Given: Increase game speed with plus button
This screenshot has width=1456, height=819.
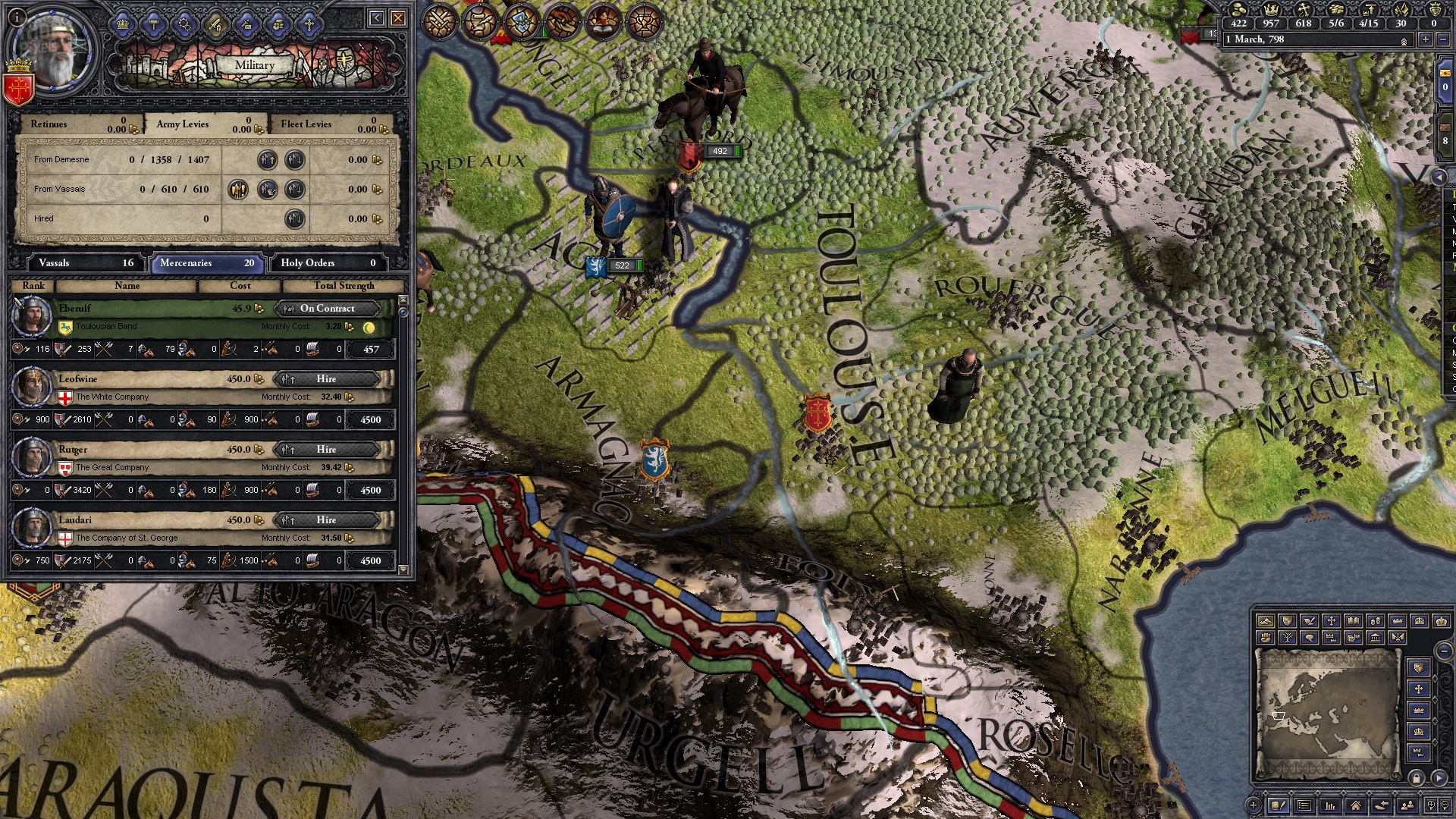Looking at the screenshot, I should click(x=1426, y=39).
